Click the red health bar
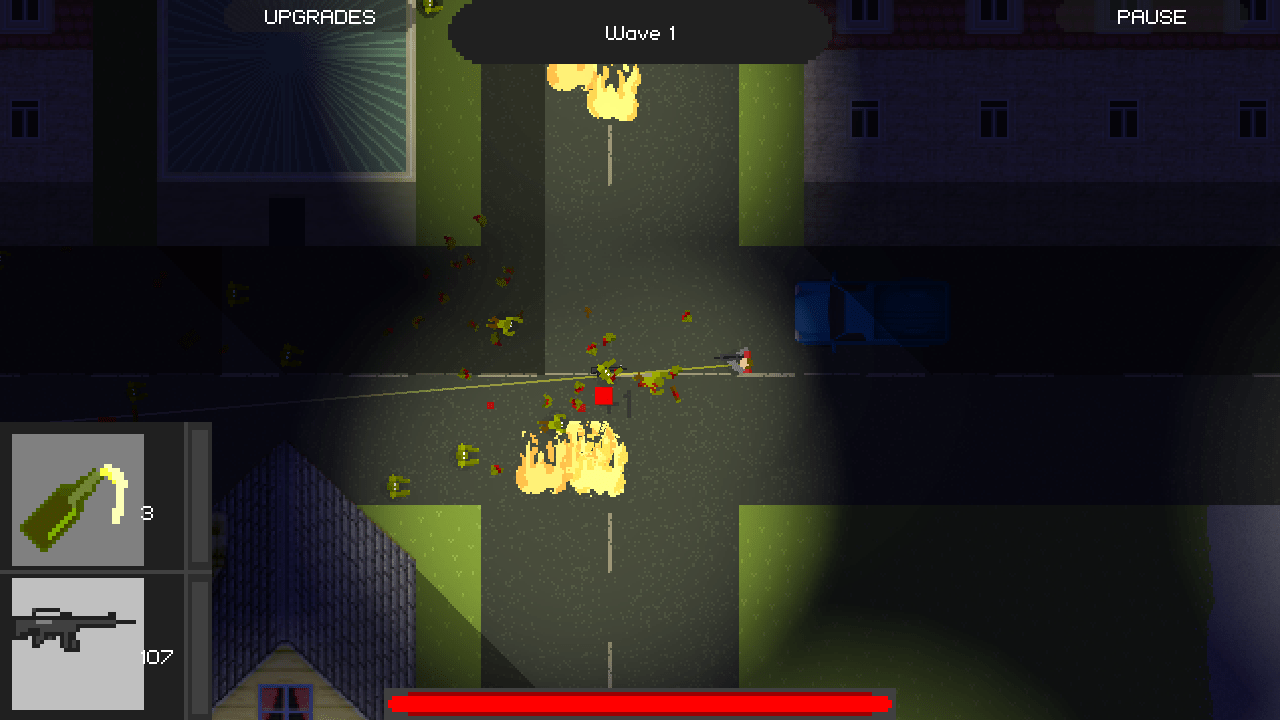1280x720 pixels. point(638,702)
